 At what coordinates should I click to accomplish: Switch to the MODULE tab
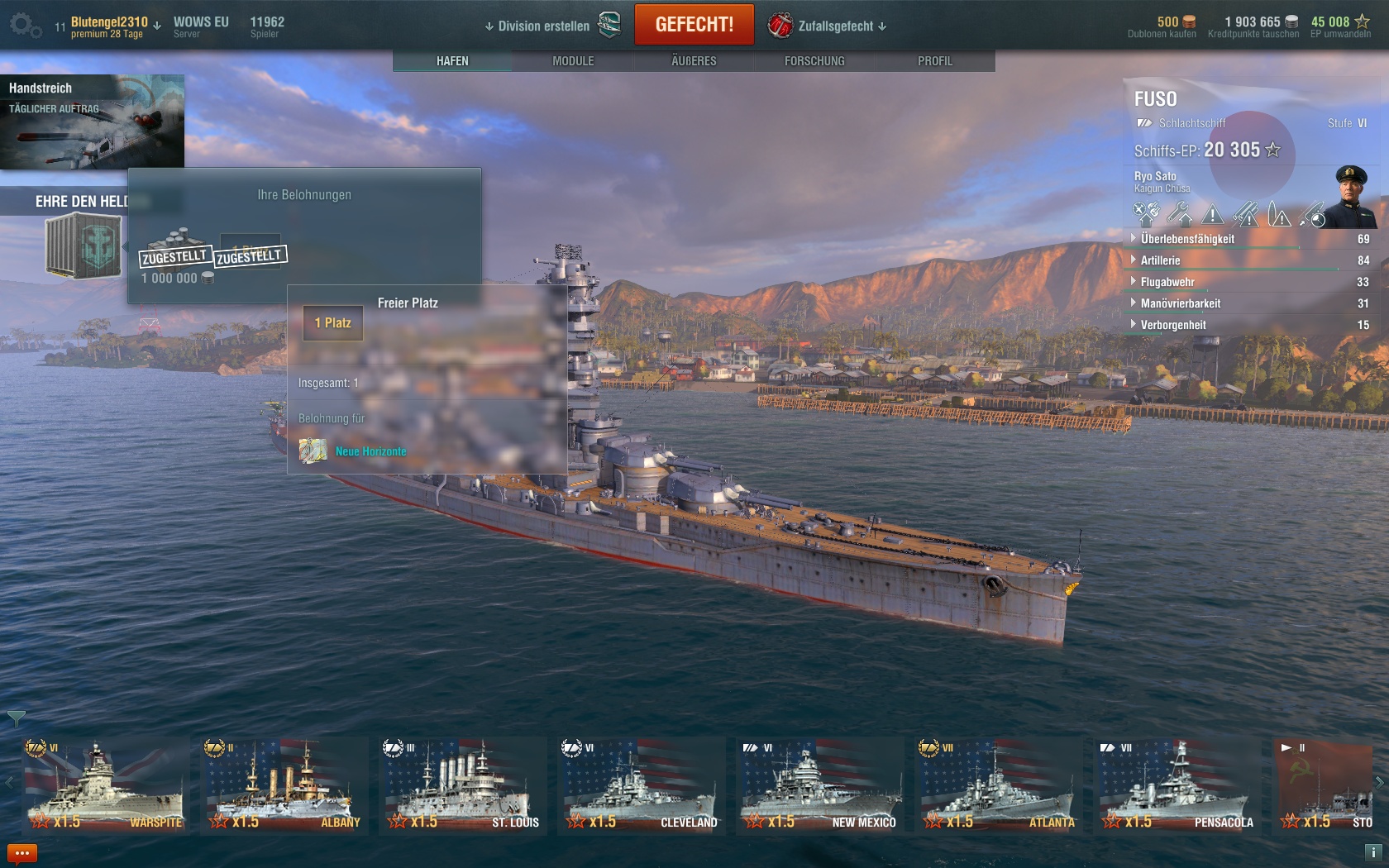[573, 61]
